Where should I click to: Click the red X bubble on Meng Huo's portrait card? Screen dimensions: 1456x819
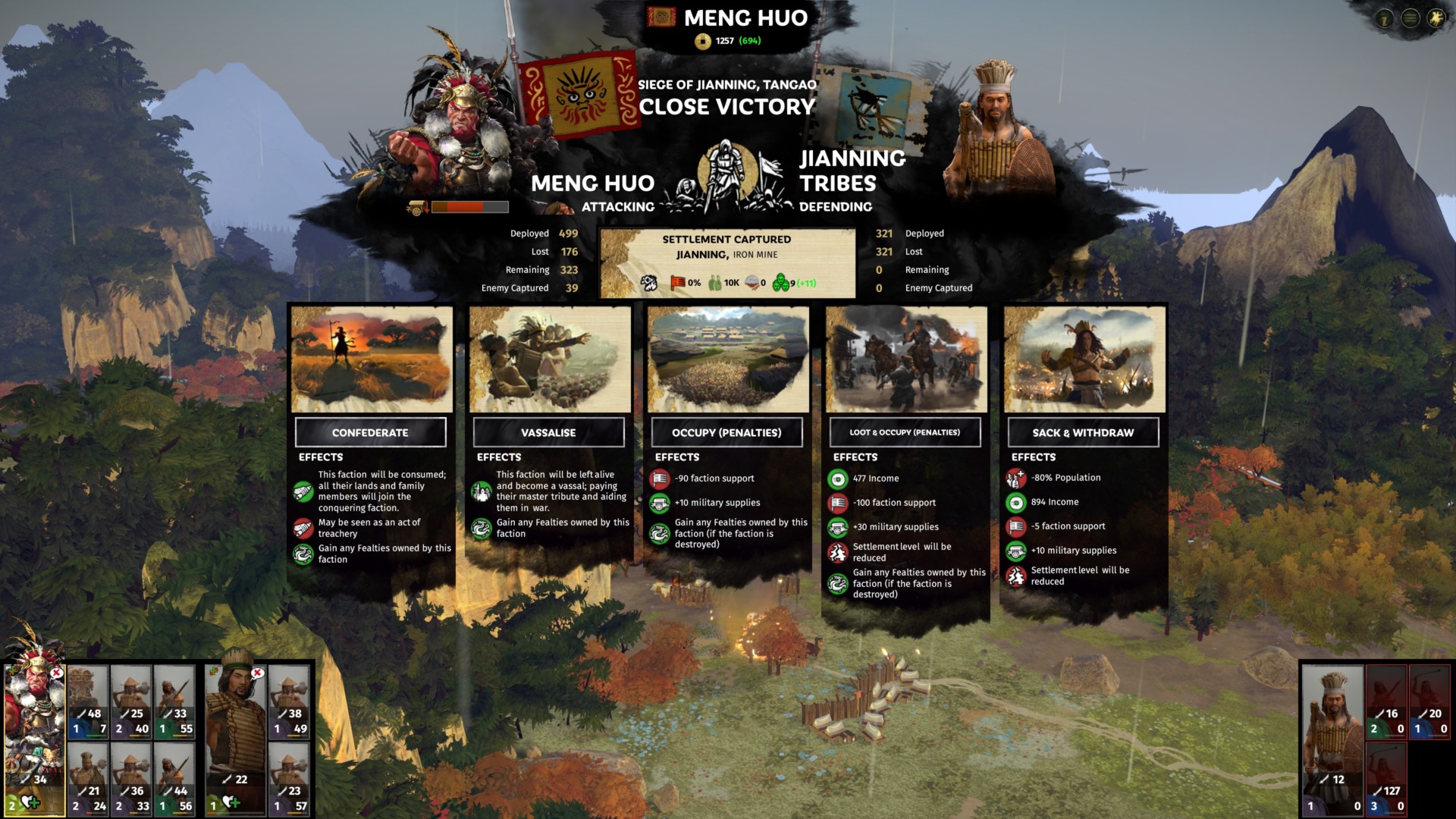pos(55,673)
